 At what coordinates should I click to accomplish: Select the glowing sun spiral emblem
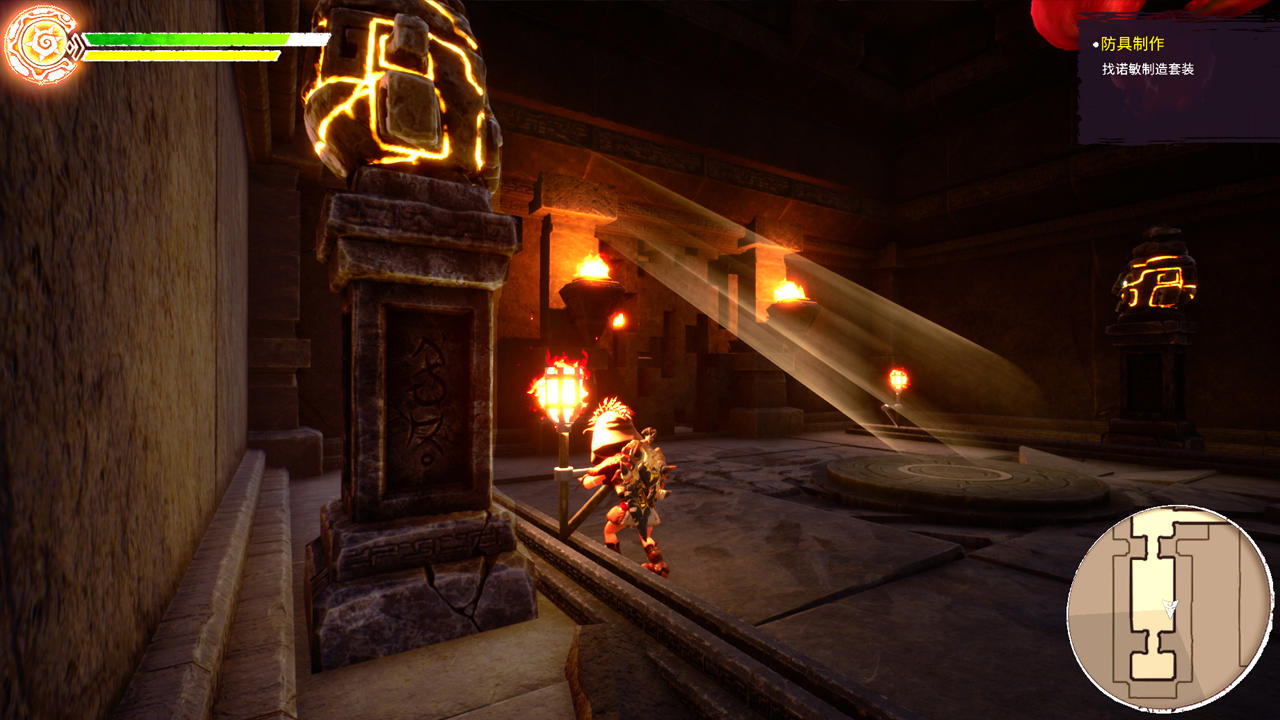(x=42, y=44)
